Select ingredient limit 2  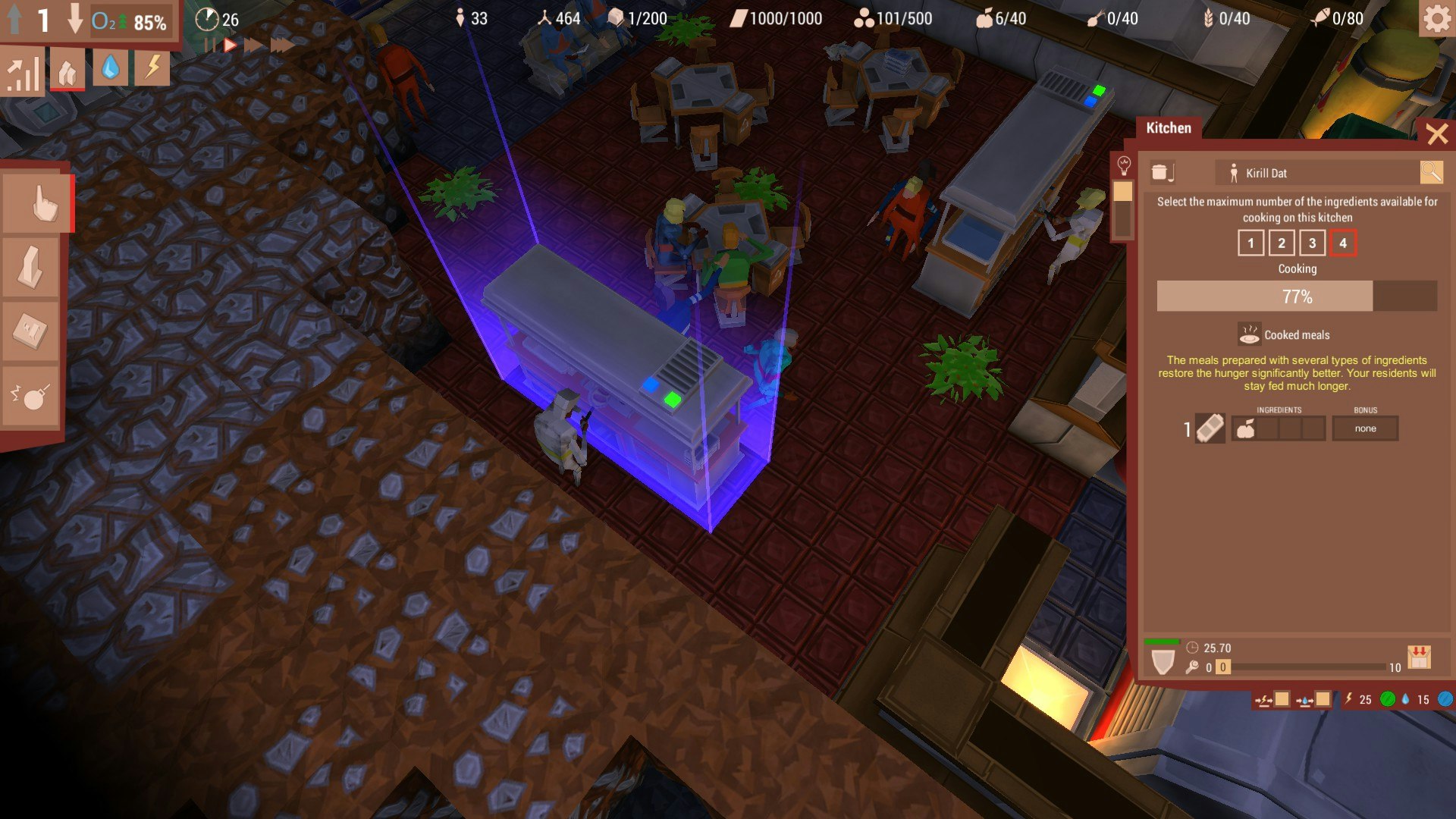click(1281, 243)
